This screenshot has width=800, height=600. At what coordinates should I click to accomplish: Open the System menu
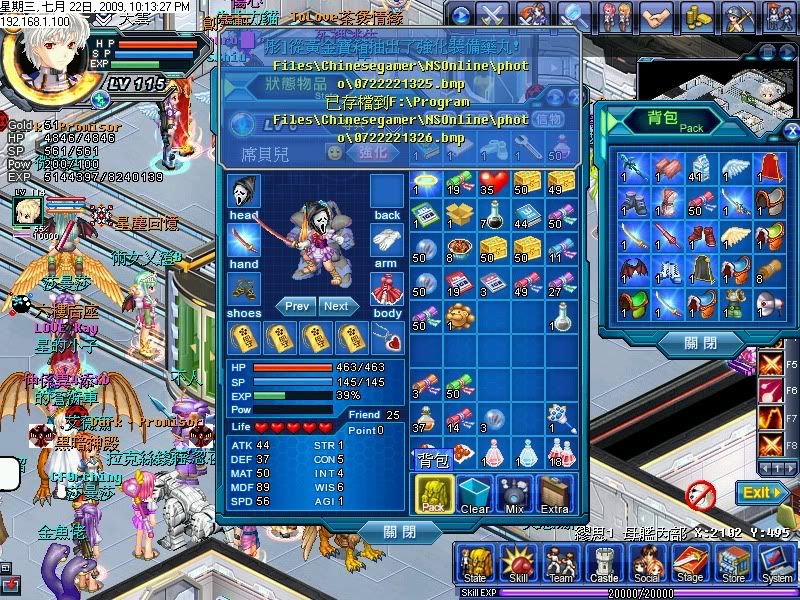(777, 565)
